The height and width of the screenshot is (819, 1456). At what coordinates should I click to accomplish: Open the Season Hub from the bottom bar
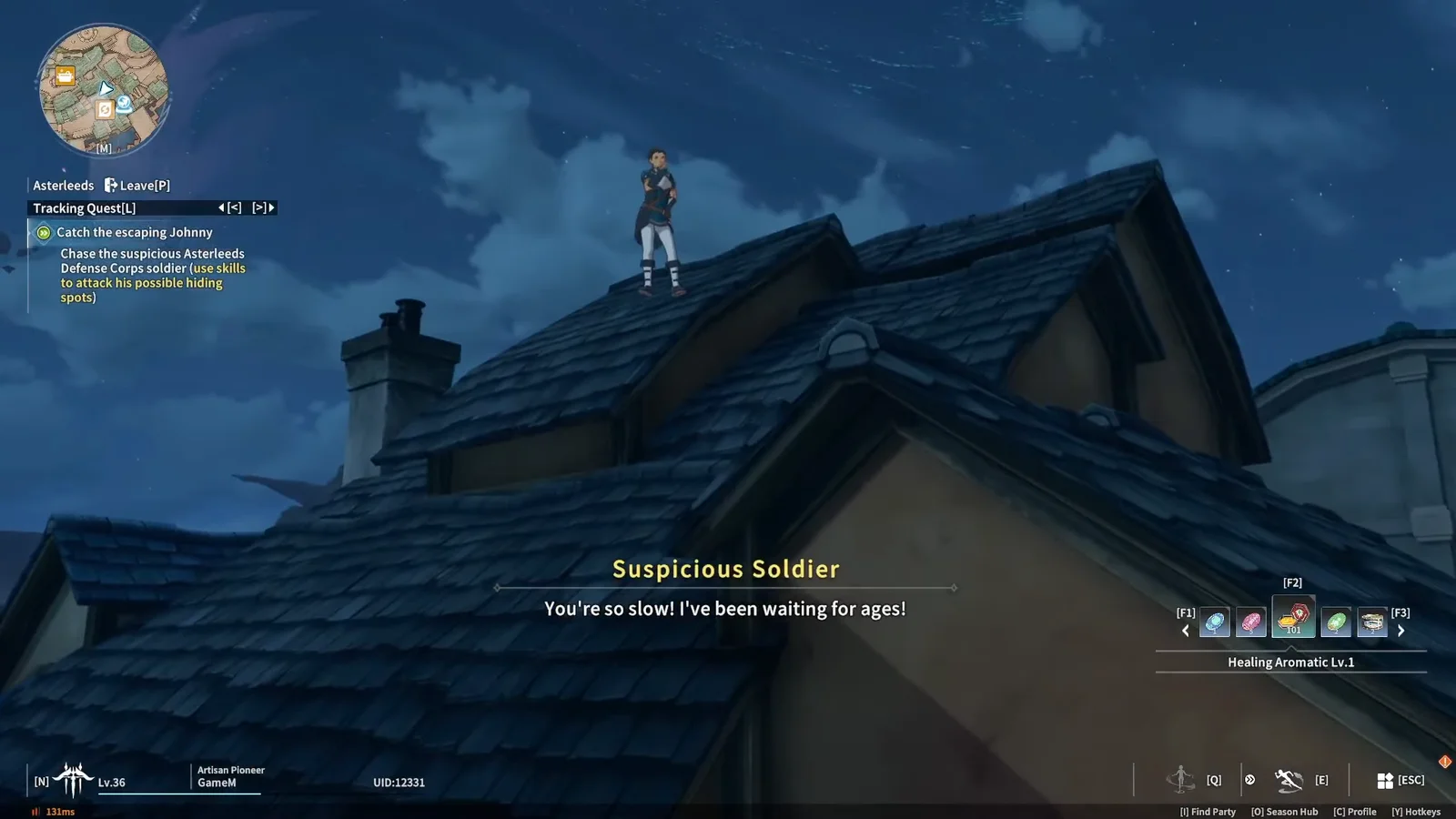click(x=1285, y=812)
